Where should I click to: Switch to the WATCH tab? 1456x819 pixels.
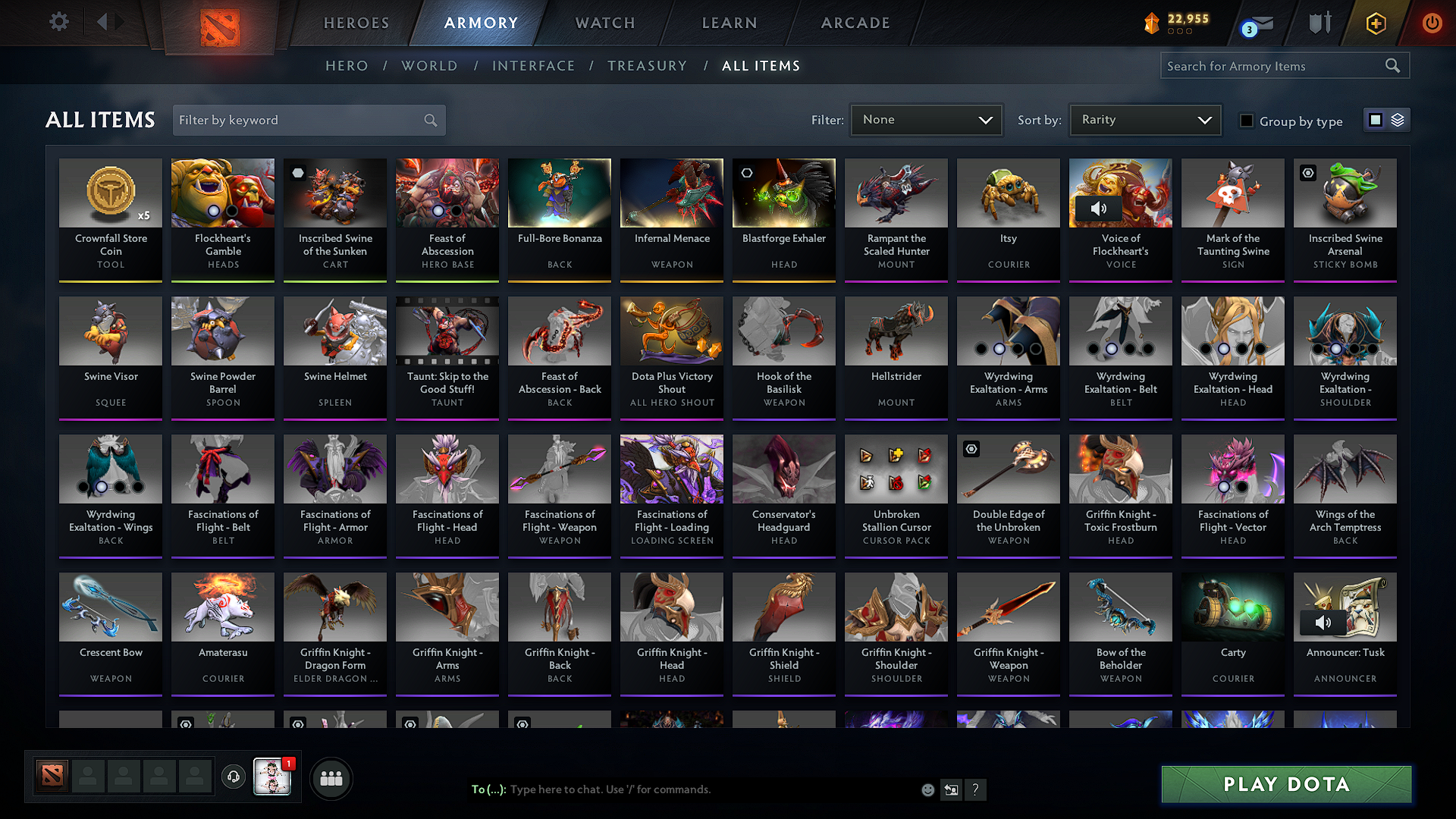[604, 23]
